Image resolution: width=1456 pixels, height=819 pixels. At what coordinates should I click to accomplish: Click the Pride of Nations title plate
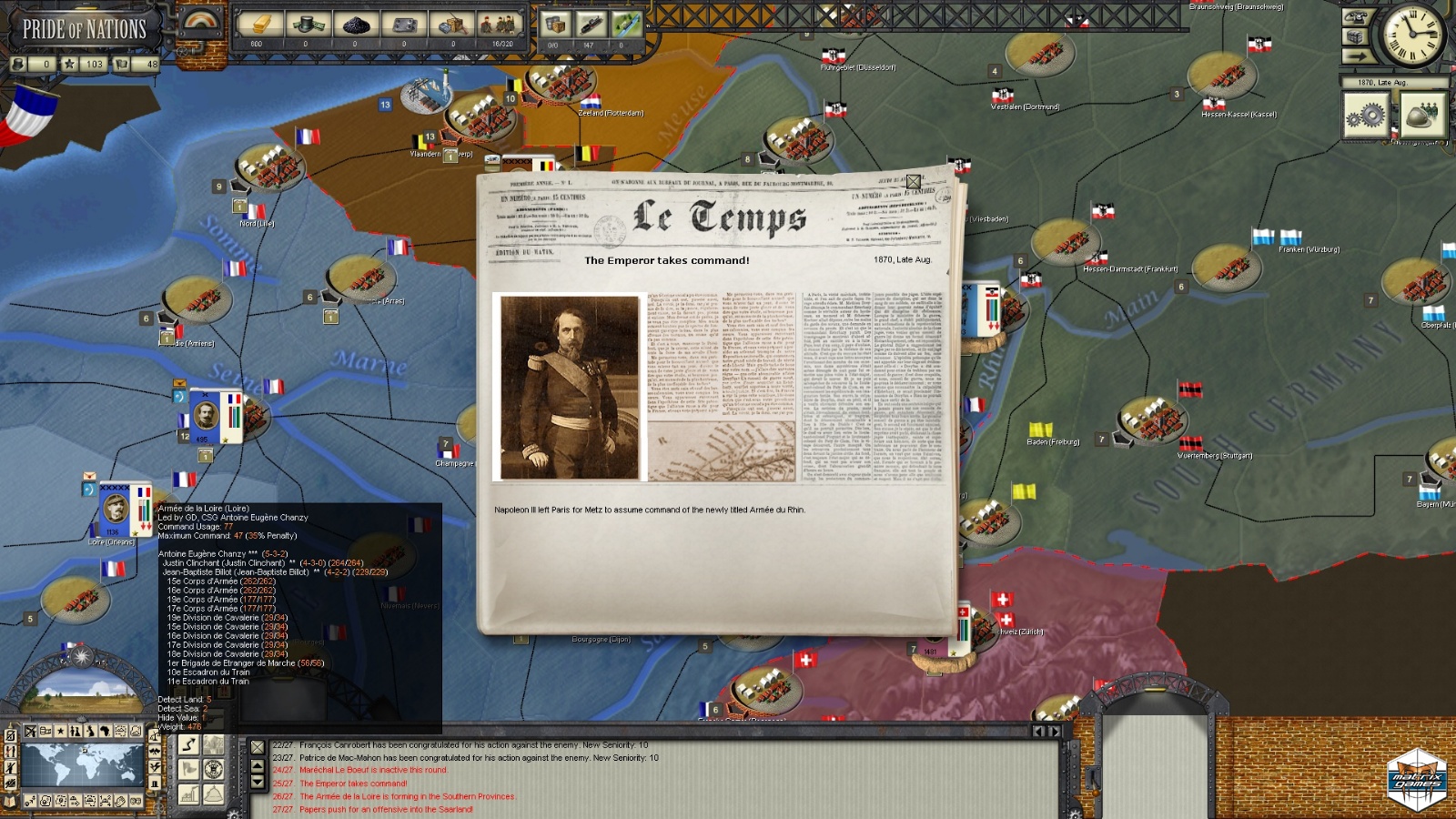[x=84, y=29]
